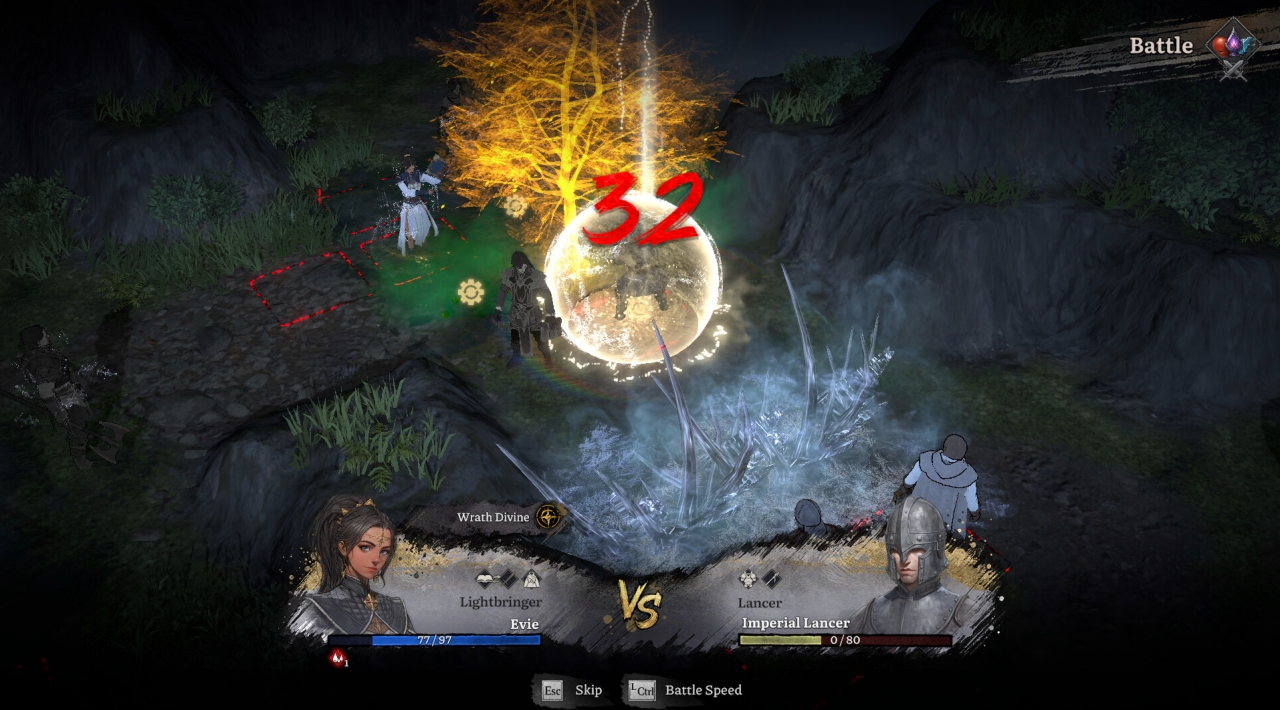Image resolution: width=1280 pixels, height=710 pixels.
Task: Click the Battle emblem icon
Action: [x=1231, y=47]
